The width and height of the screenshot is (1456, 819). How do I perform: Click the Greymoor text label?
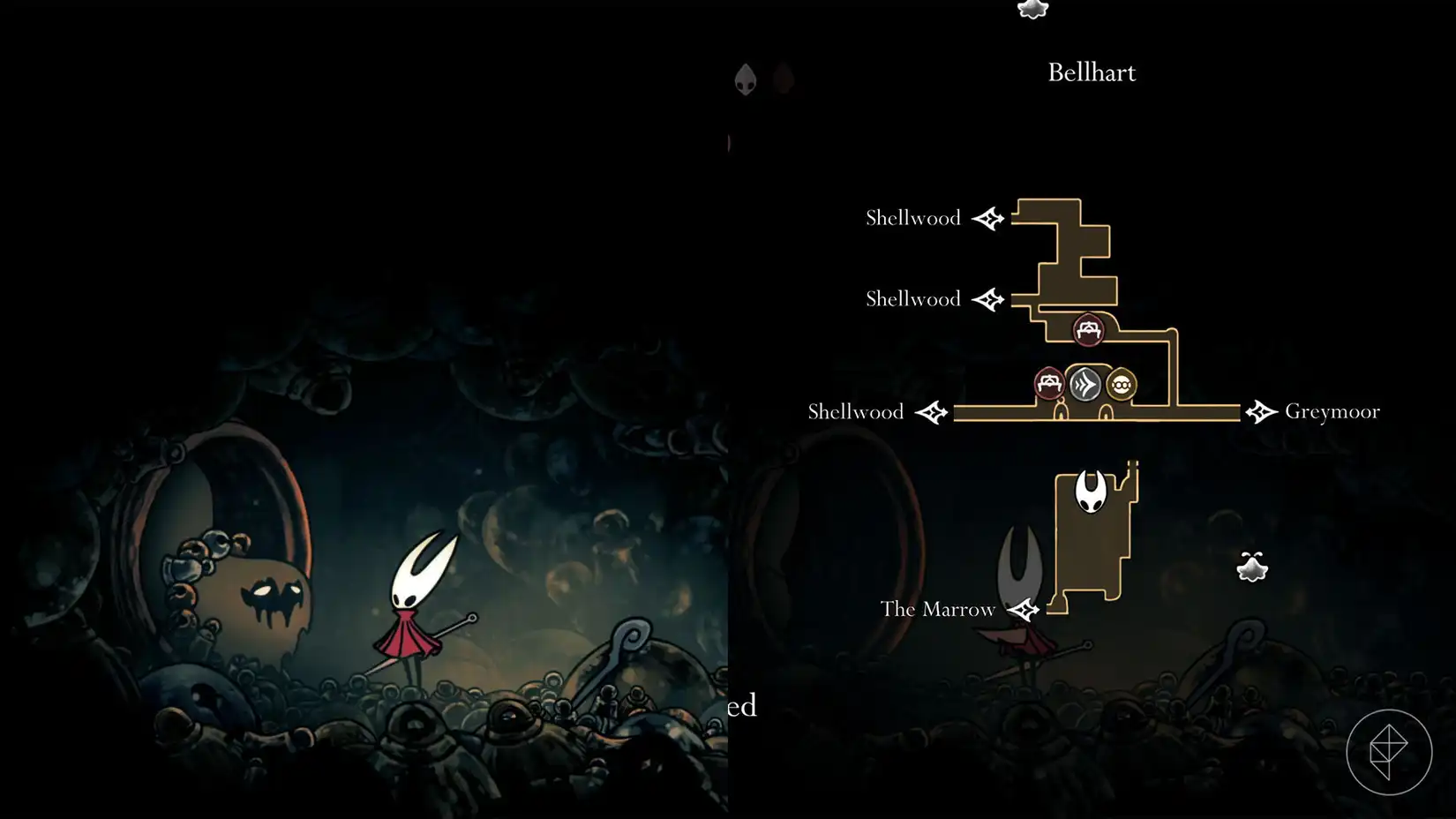point(1333,411)
